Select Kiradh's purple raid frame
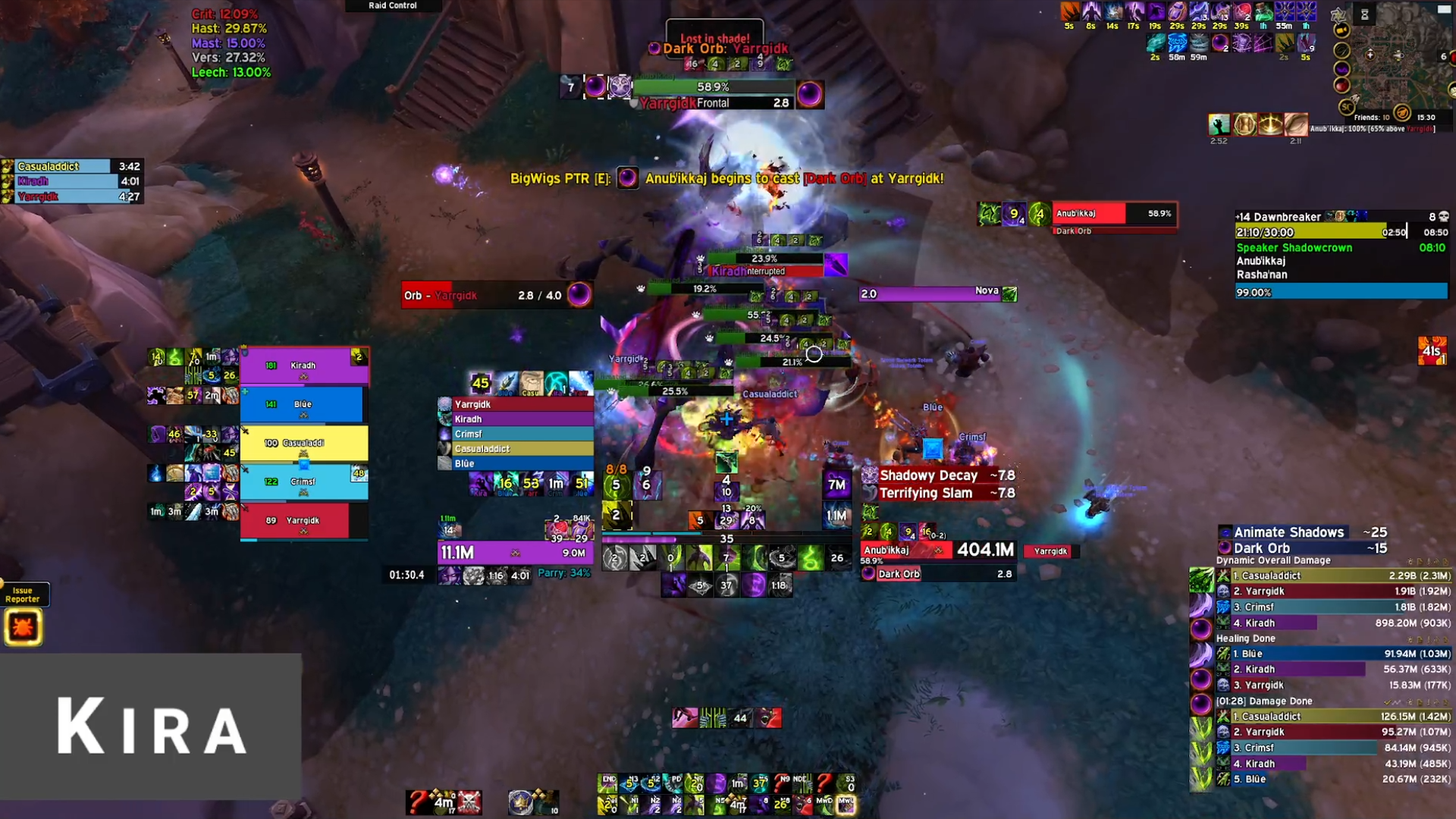This screenshot has width=1456, height=819. [304, 366]
